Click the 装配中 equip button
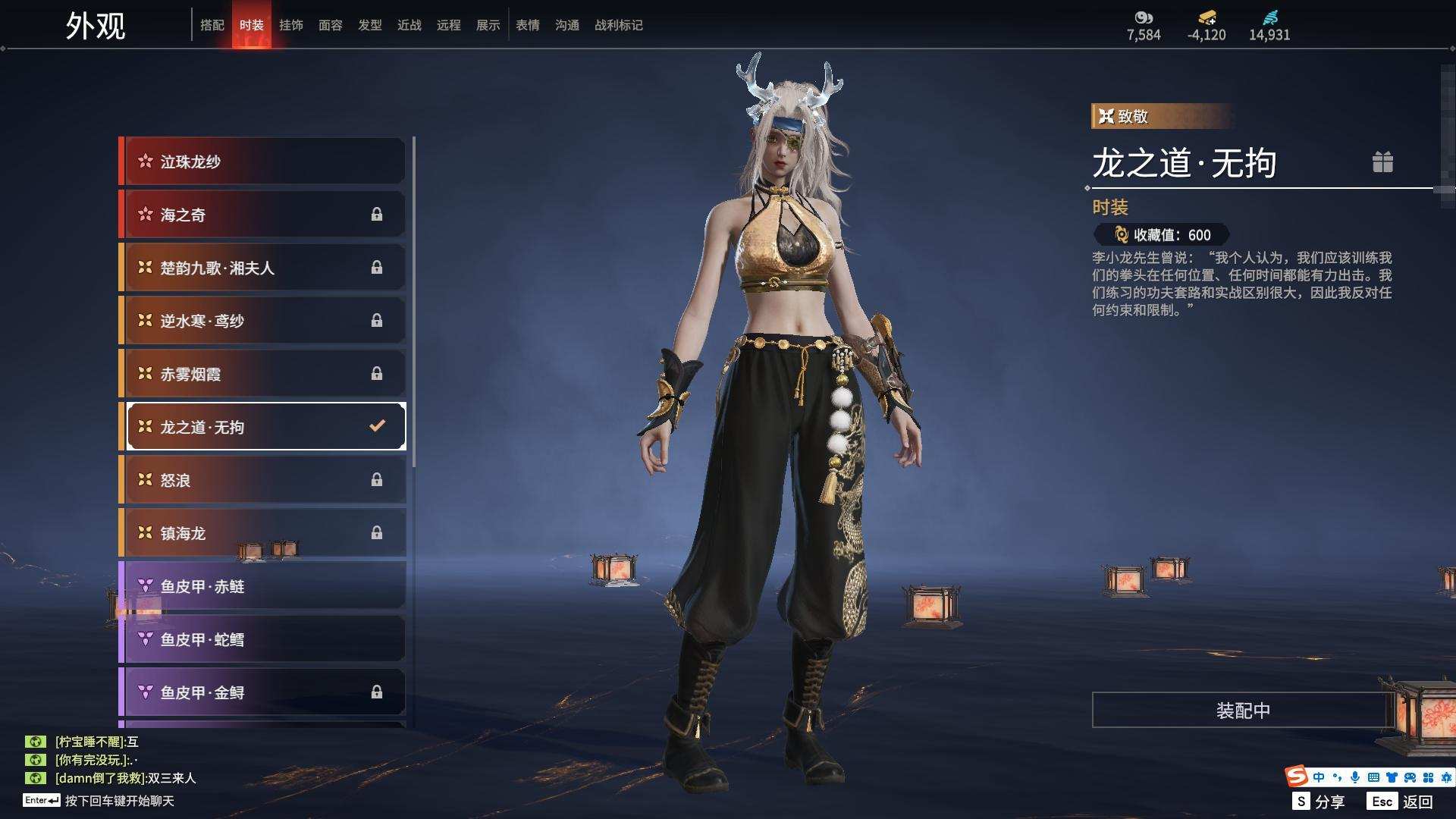This screenshot has width=1456, height=819. click(x=1242, y=711)
